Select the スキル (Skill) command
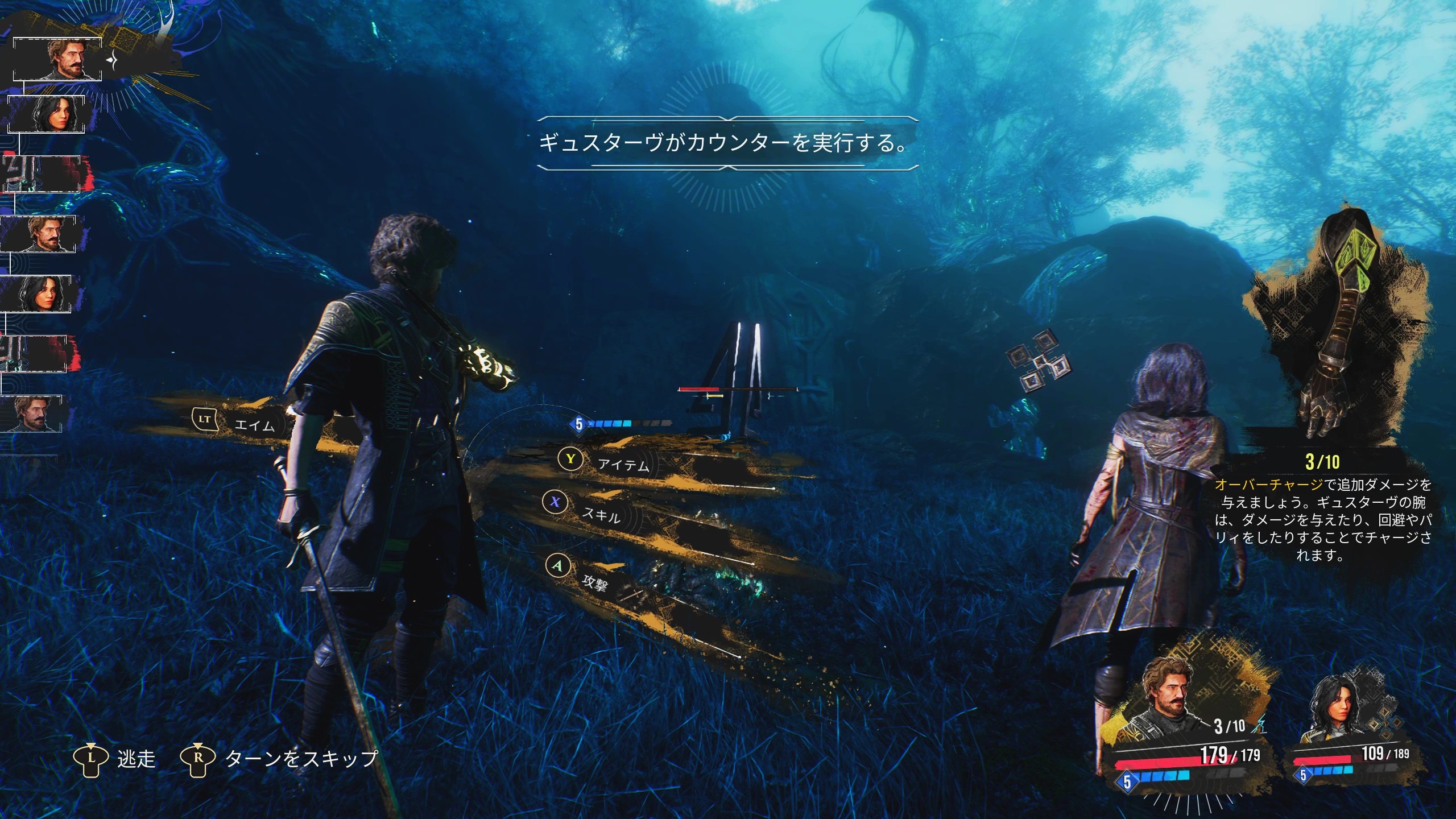1456x819 pixels. click(600, 514)
